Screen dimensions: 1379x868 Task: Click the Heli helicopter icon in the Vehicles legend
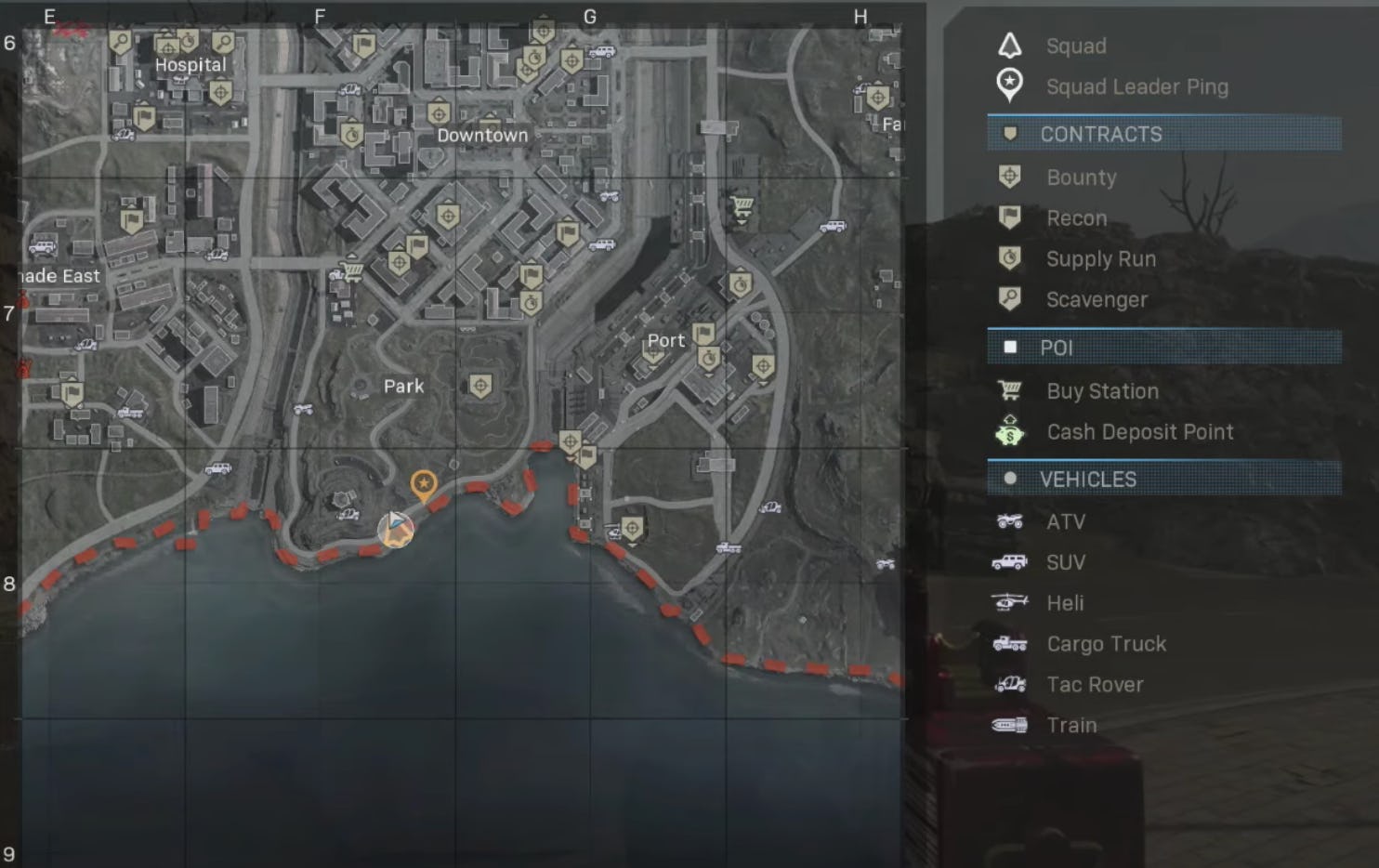1010,602
